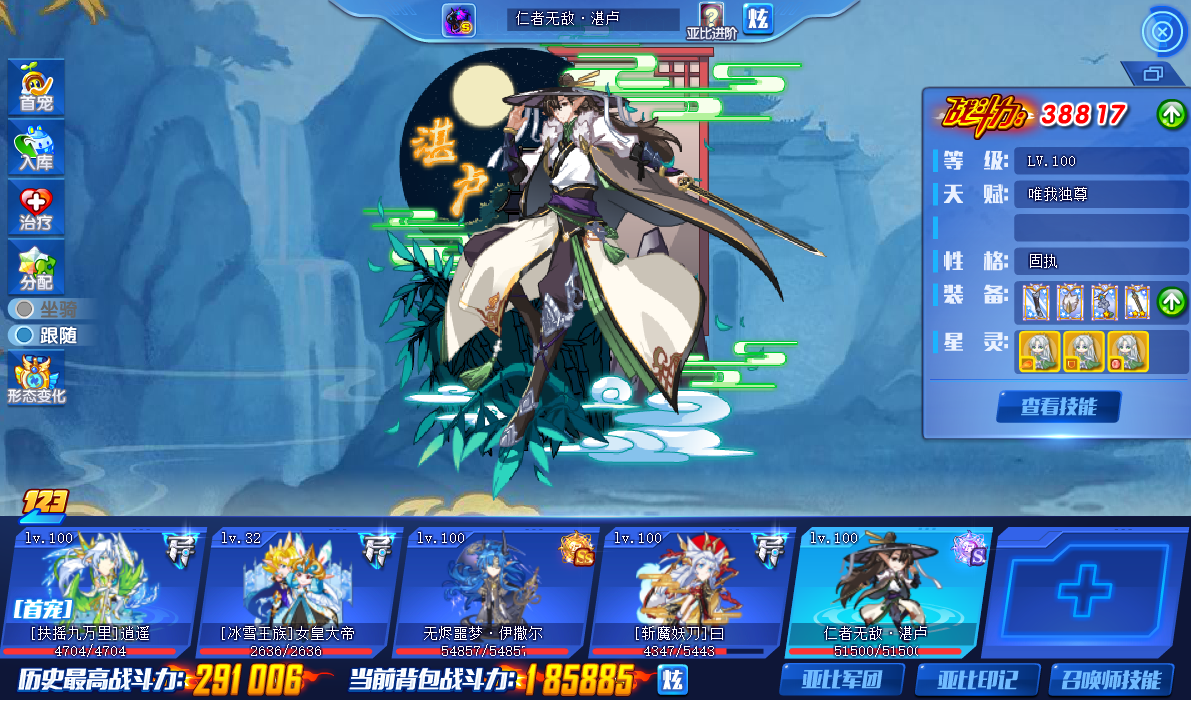View skills via 查看技能 button
Image resolution: width=1191 pixels, height=701 pixels.
click(x=1058, y=407)
